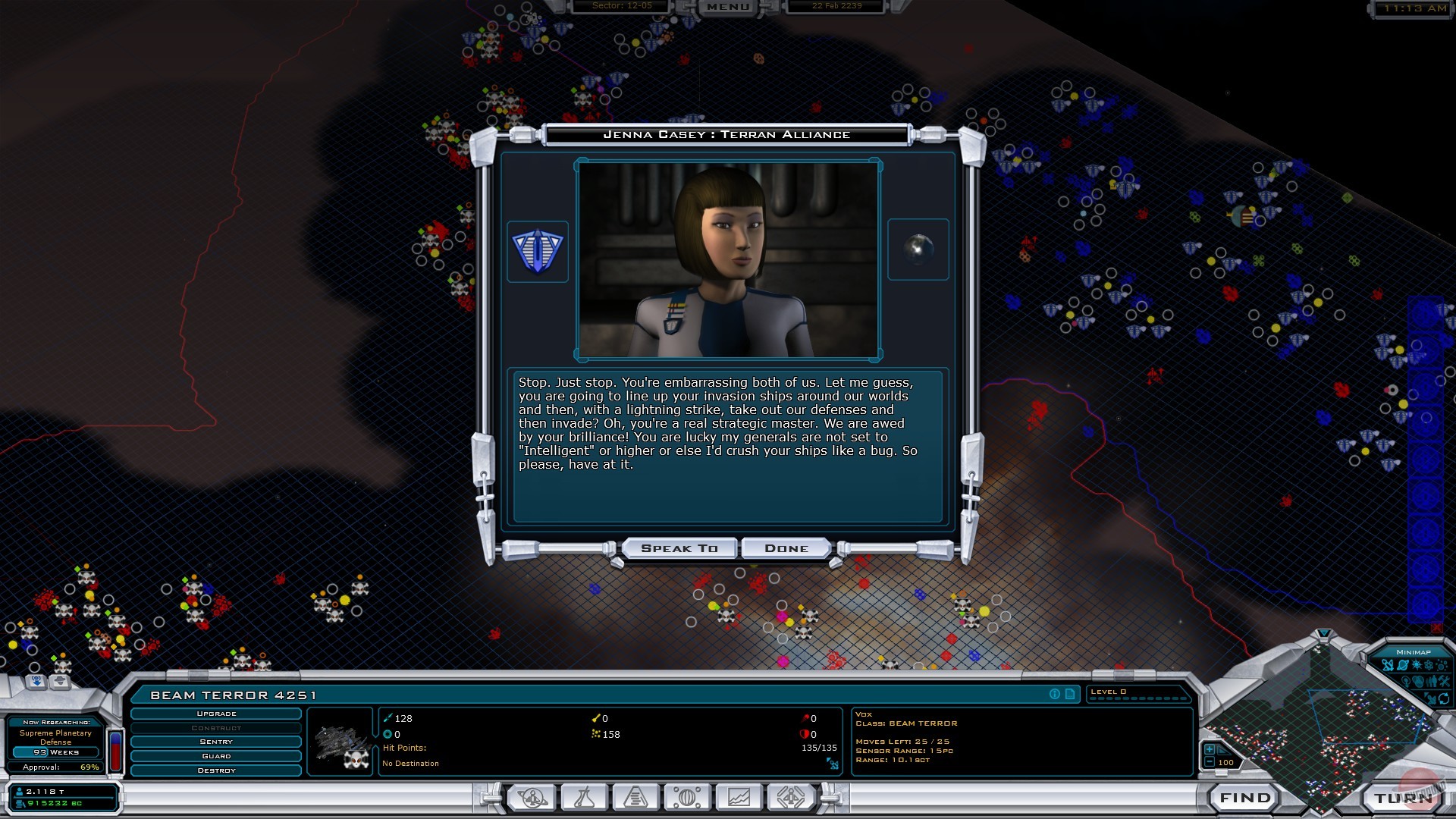Click the minimap zoom plus control
The image size is (1456, 819).
coord(1210,750)
